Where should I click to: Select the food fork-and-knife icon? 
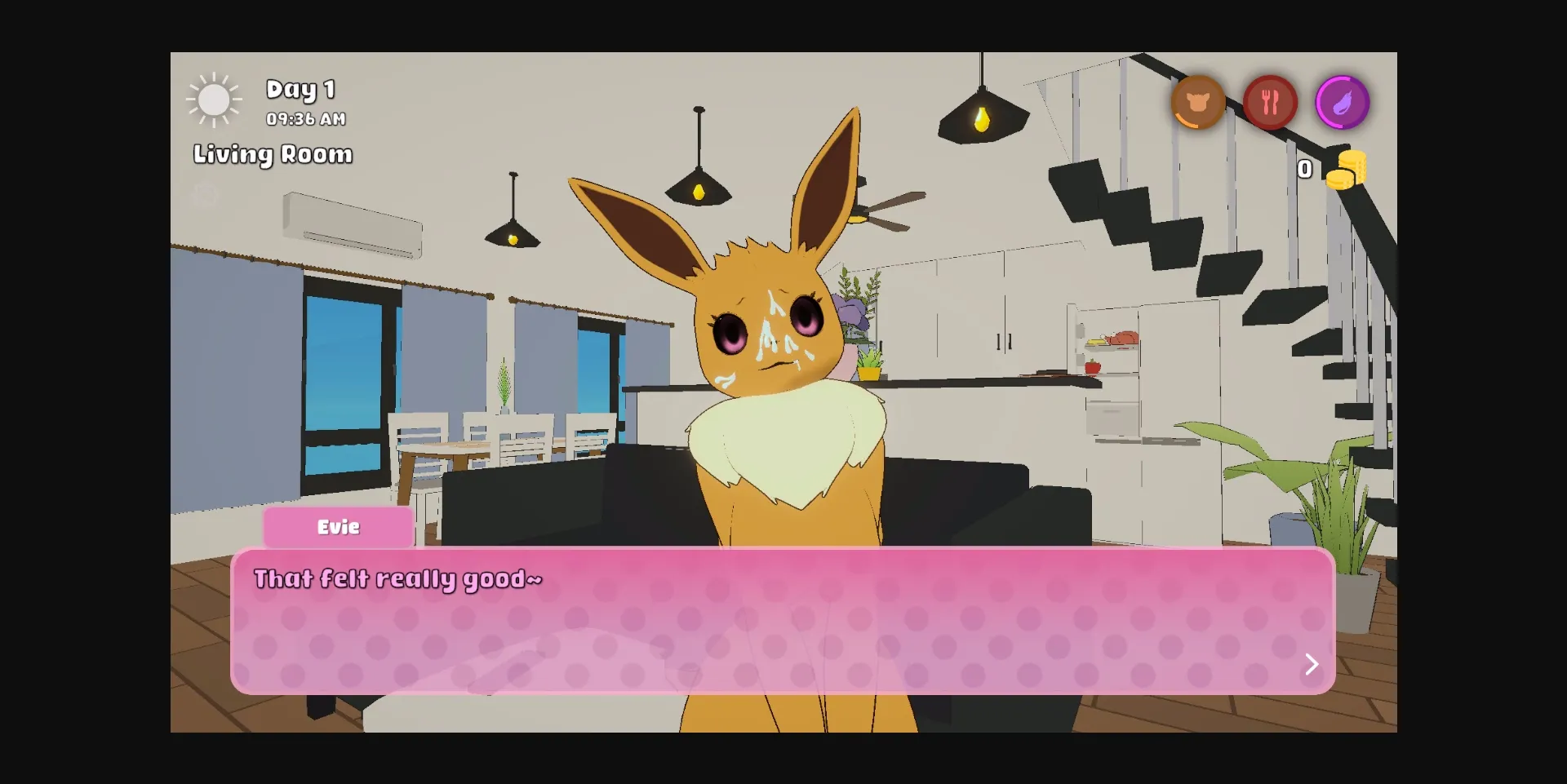(x=1270, y=102)
